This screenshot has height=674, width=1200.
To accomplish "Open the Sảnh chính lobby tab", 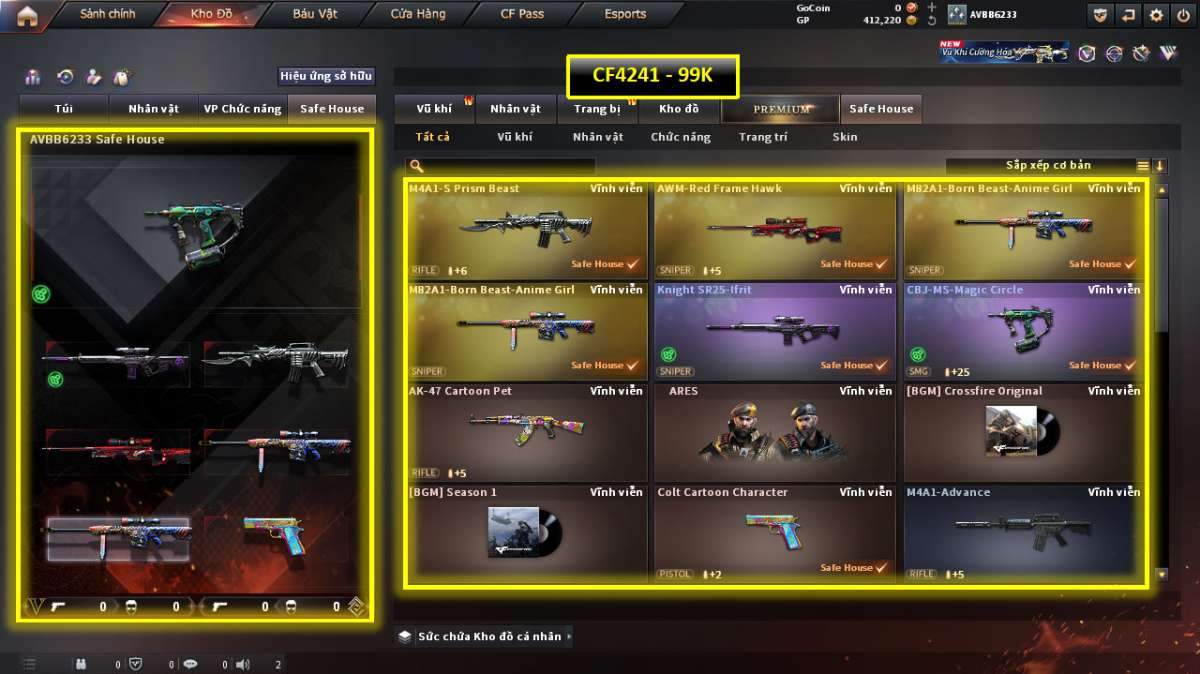I will pyautogui.click(x=107, y=15).
